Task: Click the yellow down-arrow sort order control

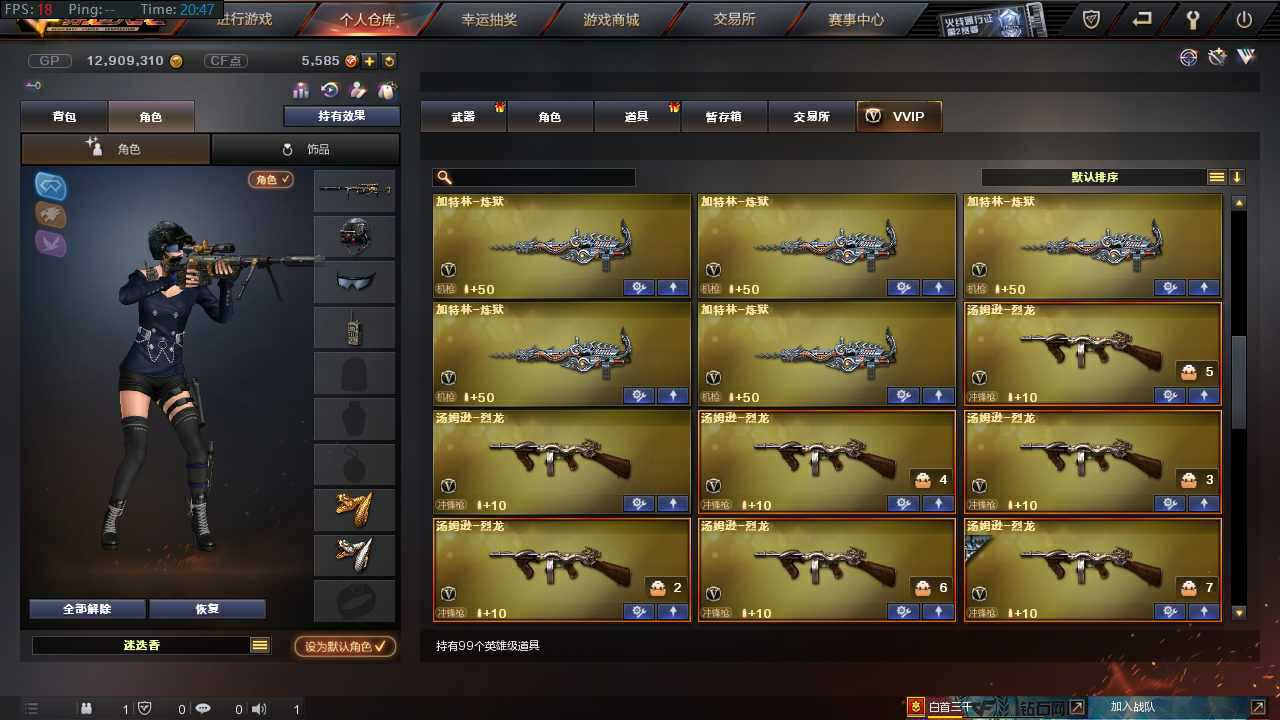Action: pos(1236,177)
